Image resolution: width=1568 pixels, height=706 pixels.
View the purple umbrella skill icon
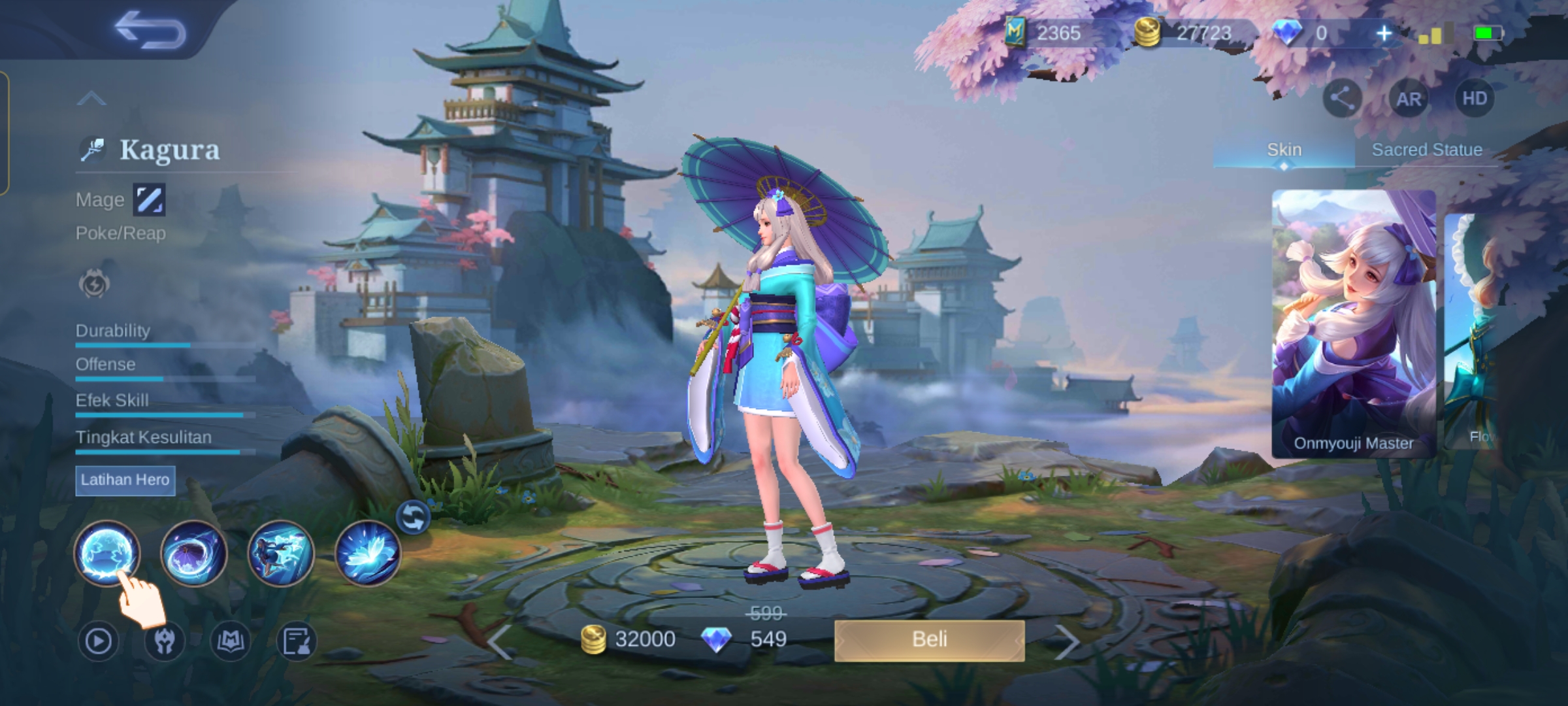click(x=193, y=553)
